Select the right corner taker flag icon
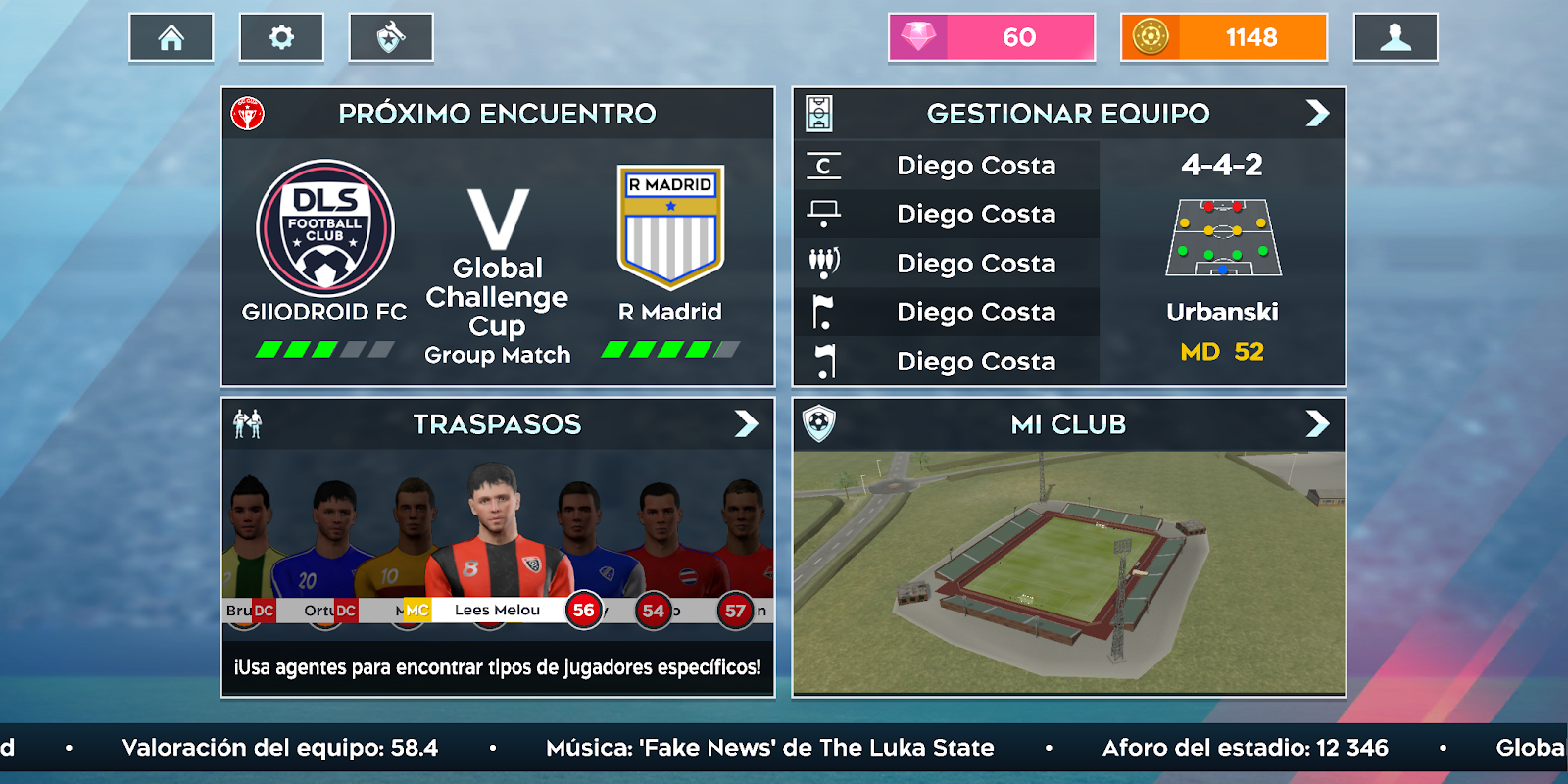 coord(824,361)
